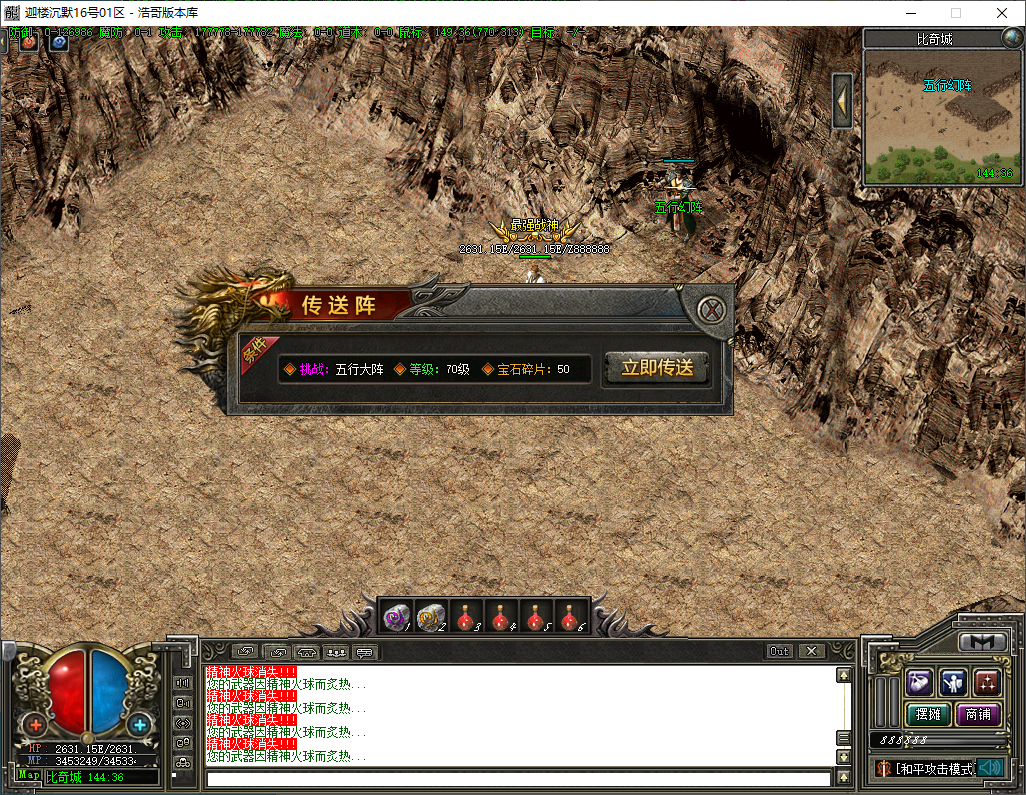This screenshot has height=795, width=1026.
Task: Use the orange scroll in hotbar slot 2
Action: click(432, 618)
